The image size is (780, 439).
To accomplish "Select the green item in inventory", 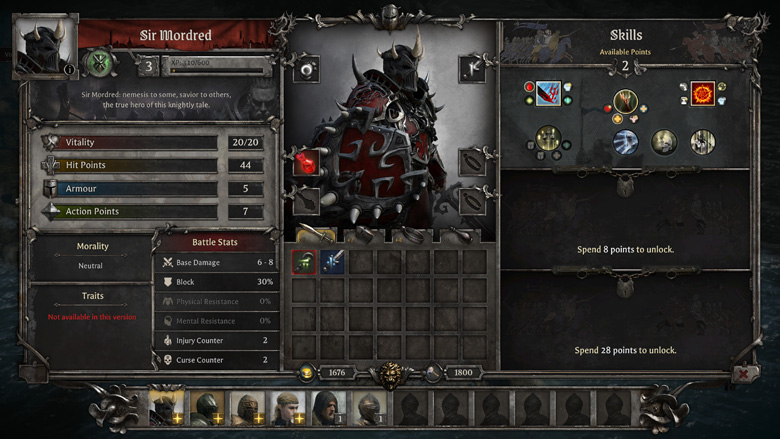I will pyautogui.click(x=305, y=262).
